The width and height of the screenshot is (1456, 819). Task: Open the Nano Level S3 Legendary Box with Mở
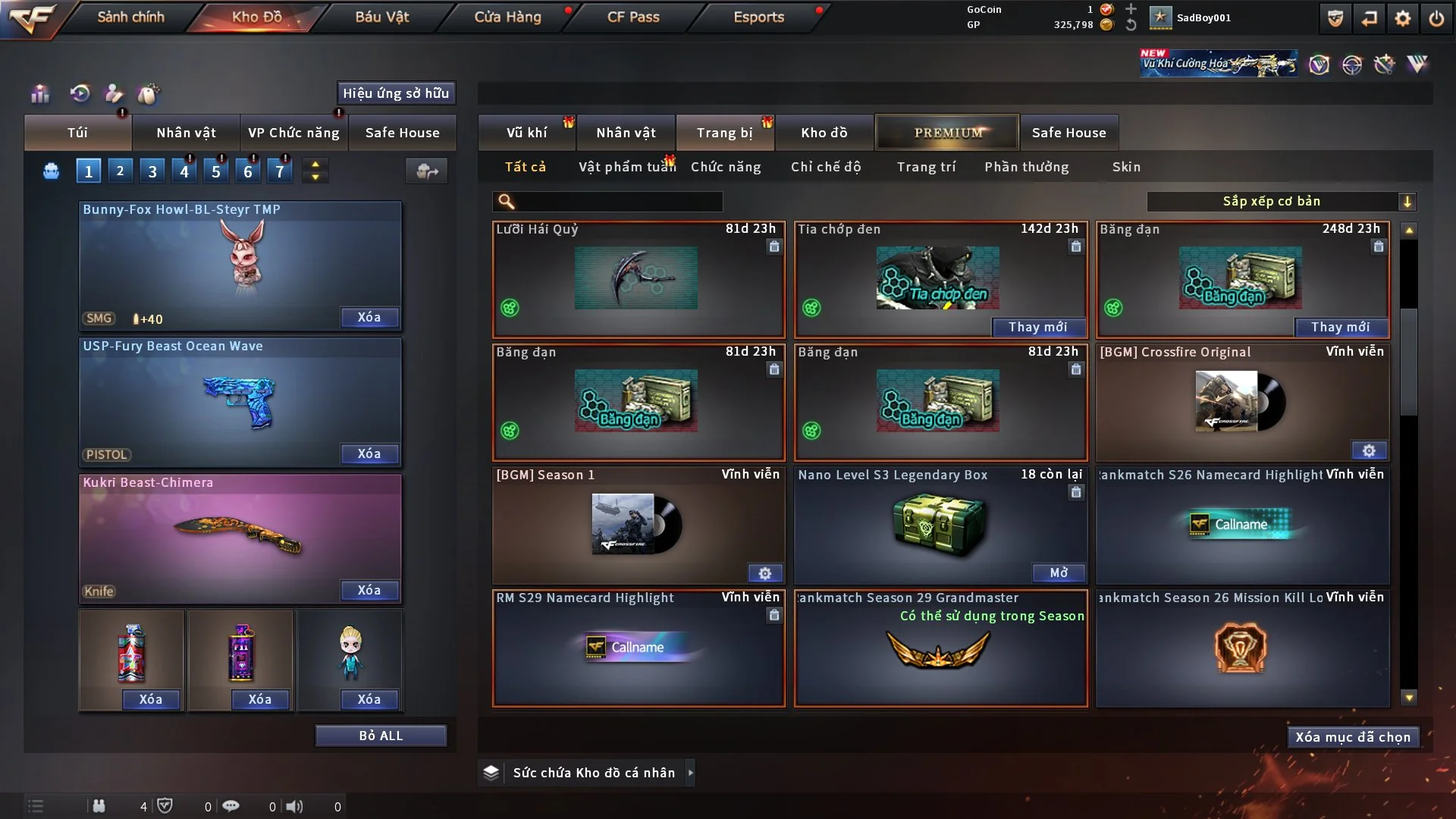[1059, 573]
